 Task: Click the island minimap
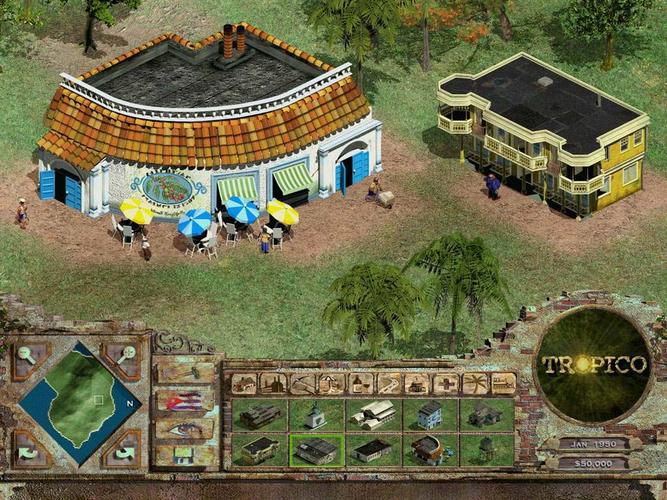click(80, 403)
